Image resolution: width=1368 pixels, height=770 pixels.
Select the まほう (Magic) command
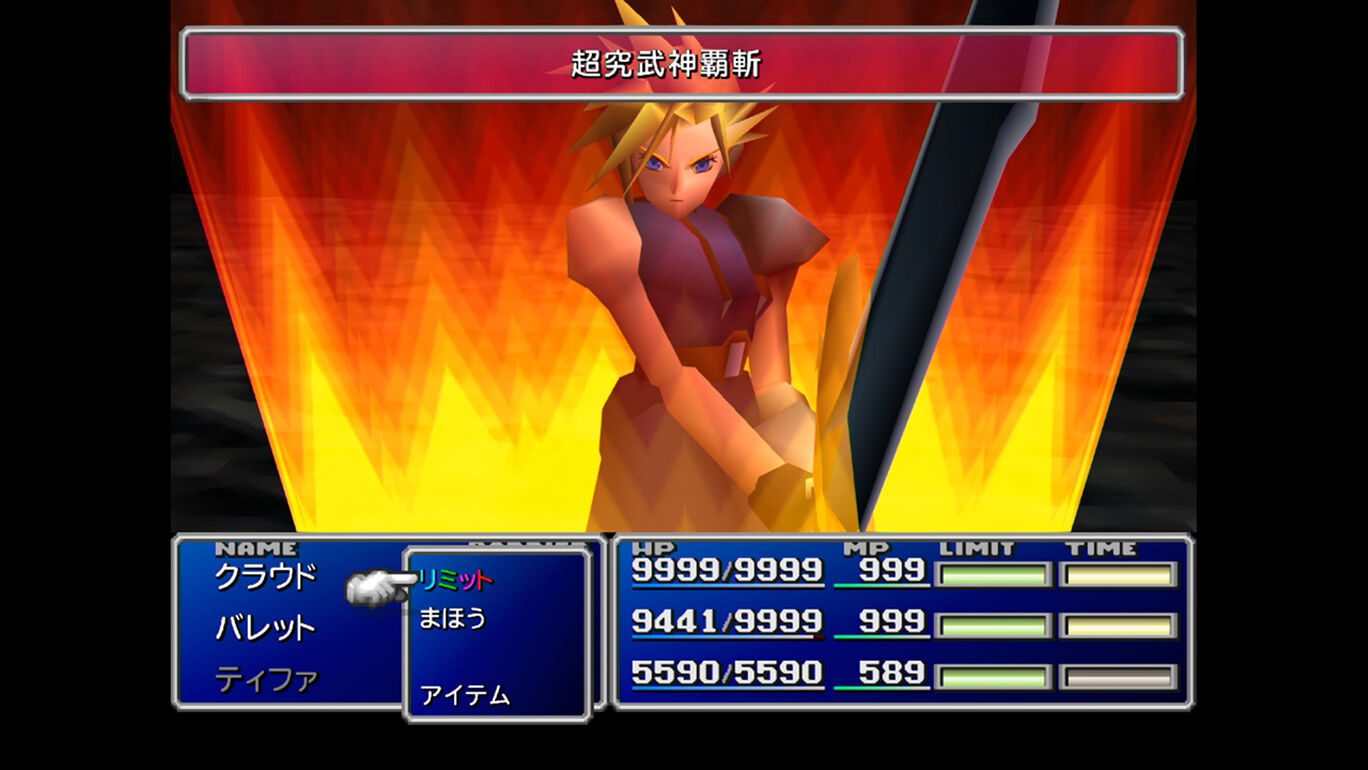[454, 620]
